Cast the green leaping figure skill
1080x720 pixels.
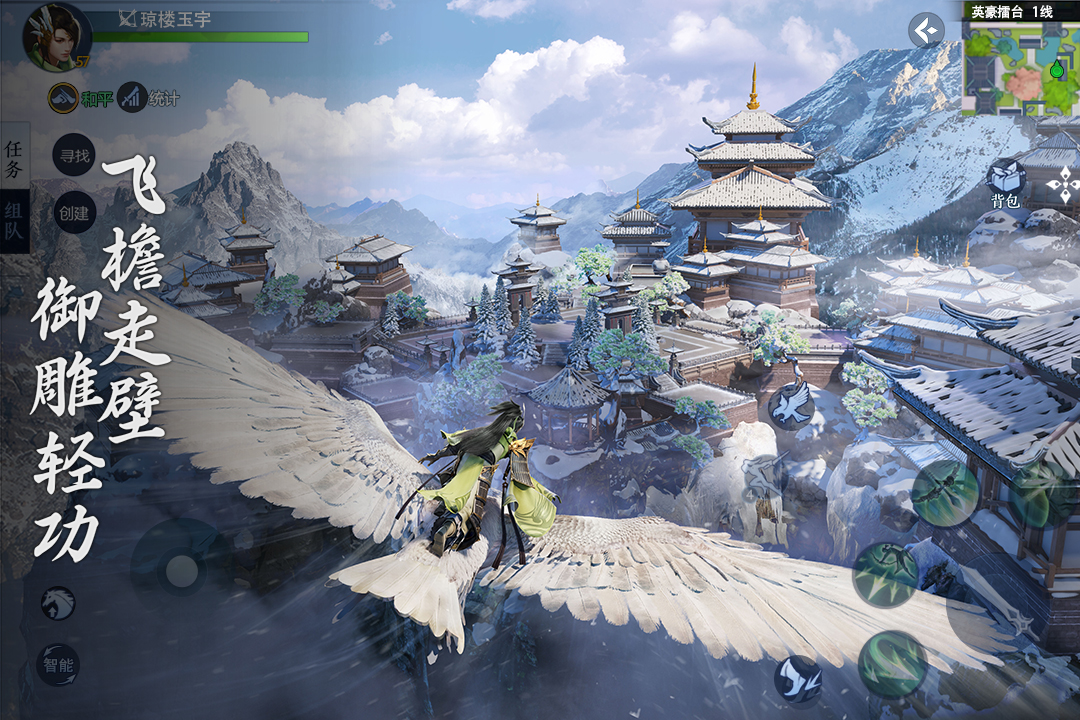[x=885, y=574]
